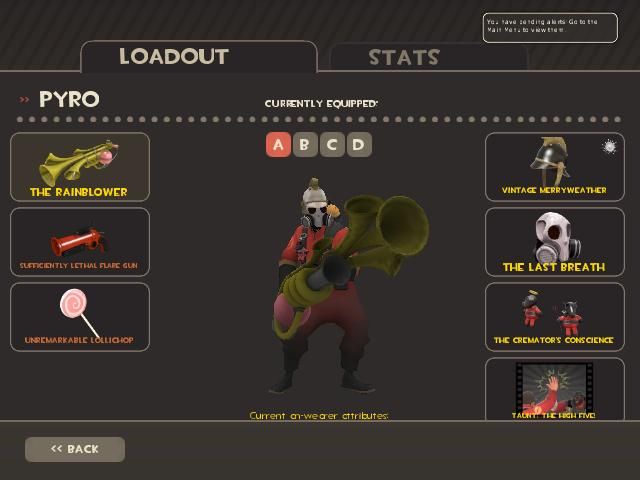
Task: Select The Rainblower weapon slot
Action: (80, 167)
